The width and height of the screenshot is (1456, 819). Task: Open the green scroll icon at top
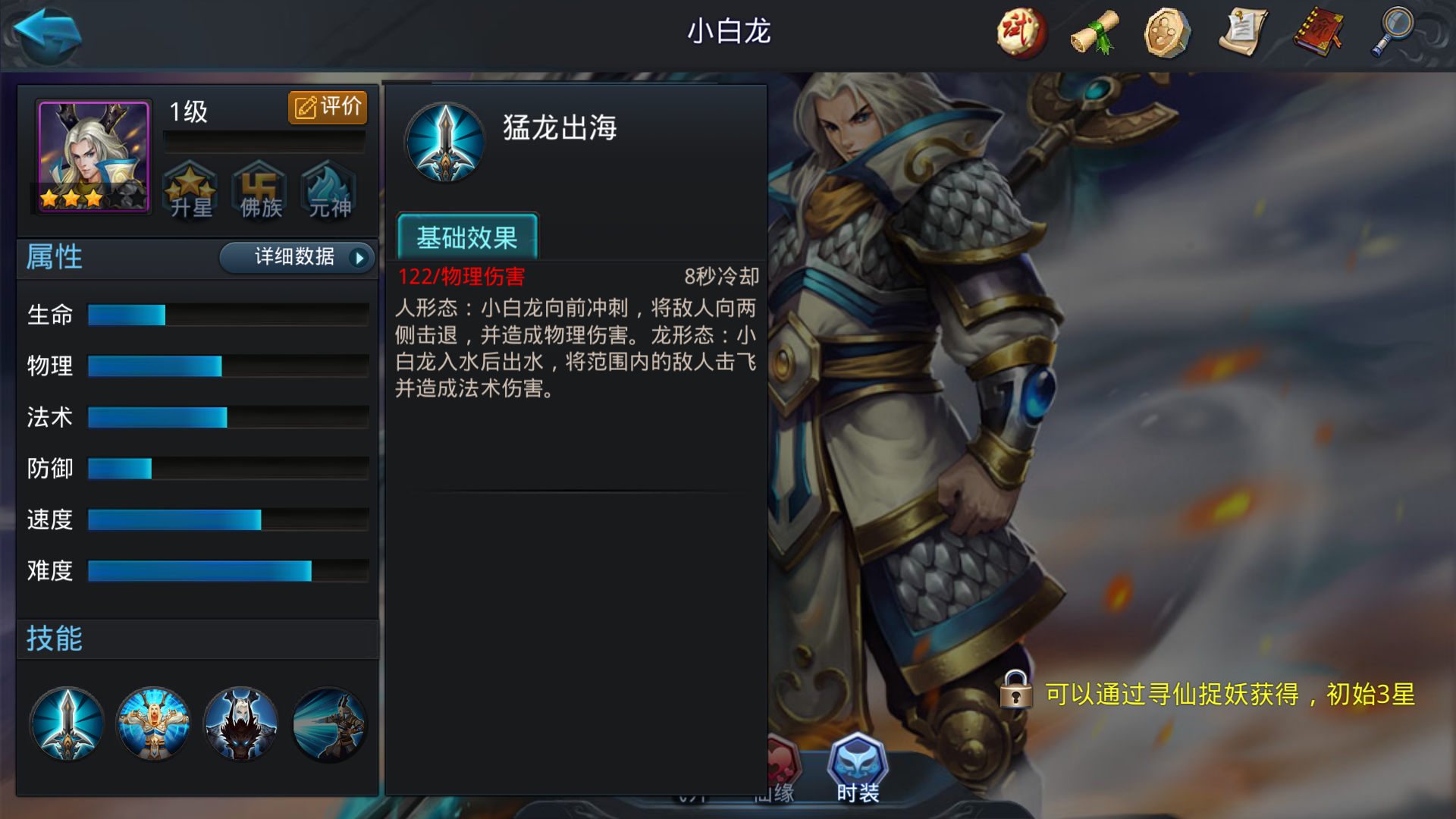pyautogui.click(x=1094, y=32)
